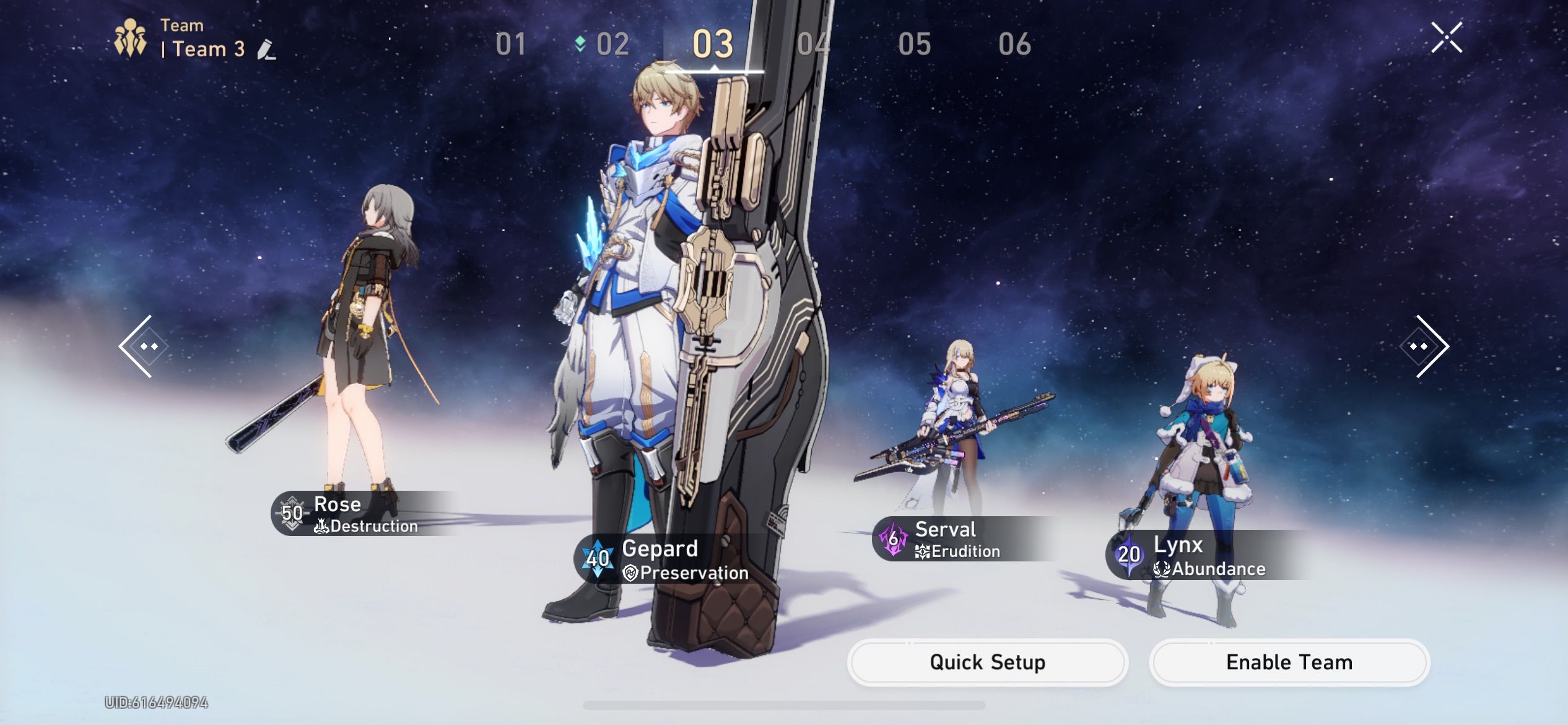Click the indicator icon next to tab 02
The image size is (1568, 725).
tap(579, 43)
